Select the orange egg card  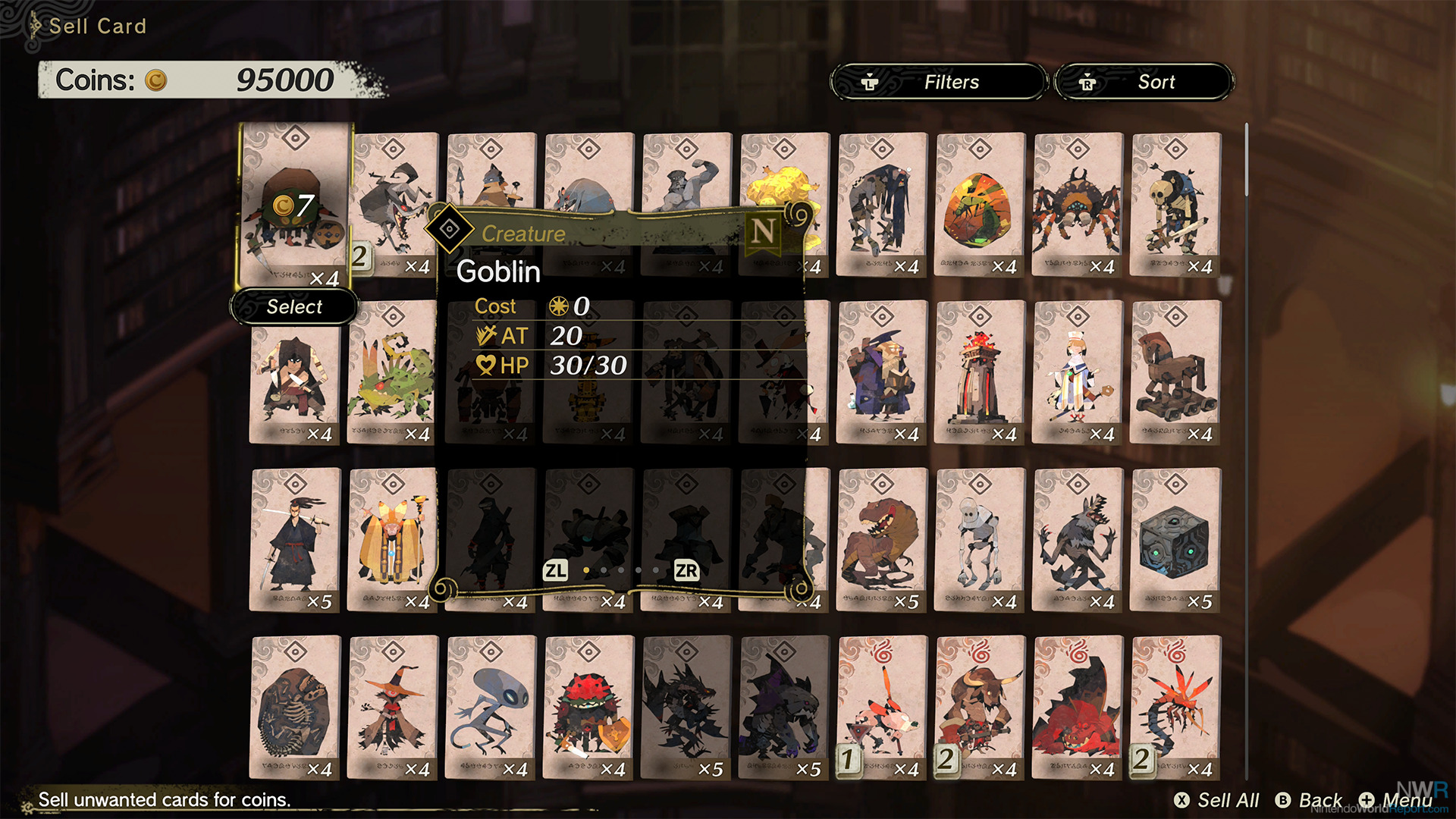tap(980, 205)
